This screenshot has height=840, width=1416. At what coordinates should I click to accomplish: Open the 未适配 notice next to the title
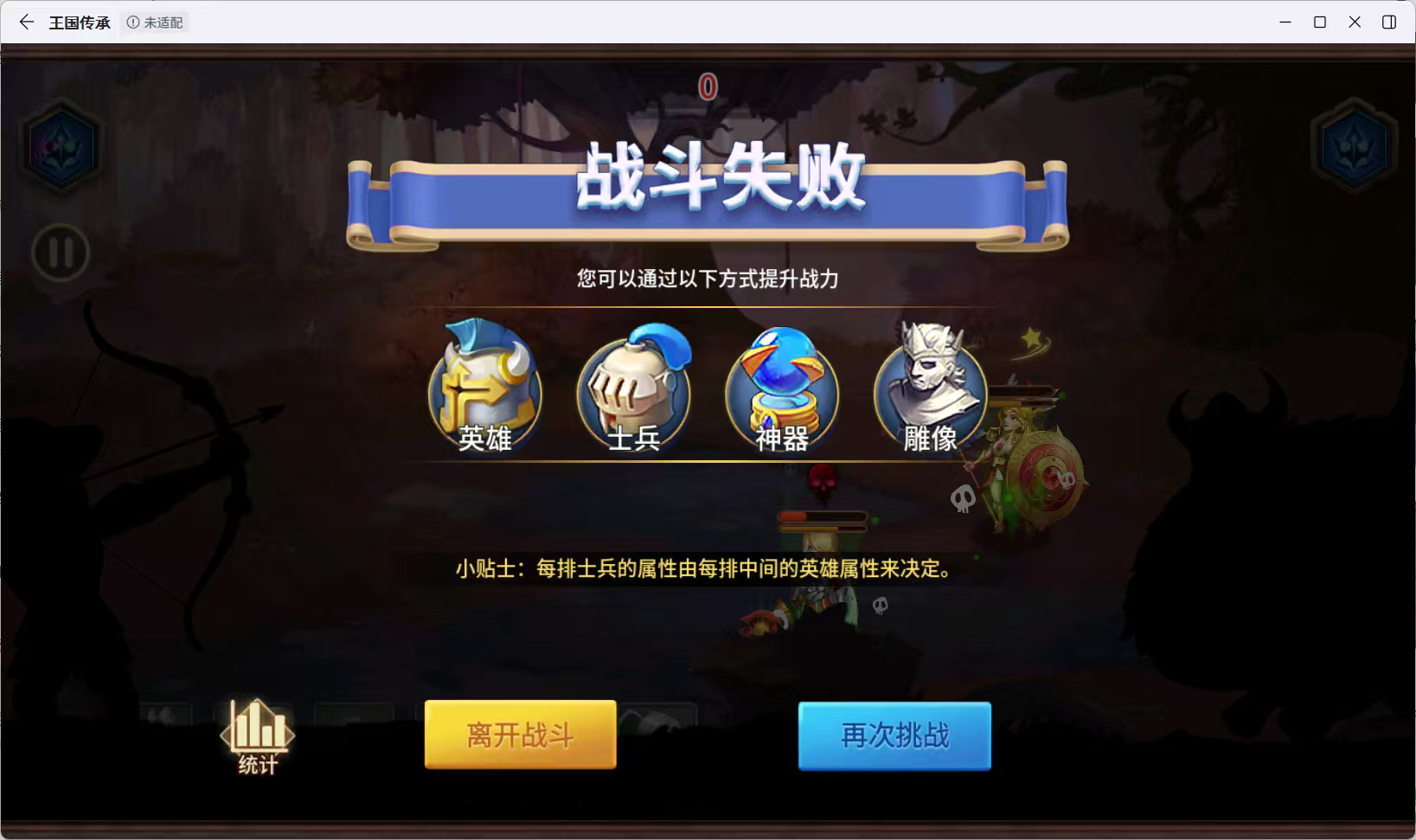pos(155,22)
